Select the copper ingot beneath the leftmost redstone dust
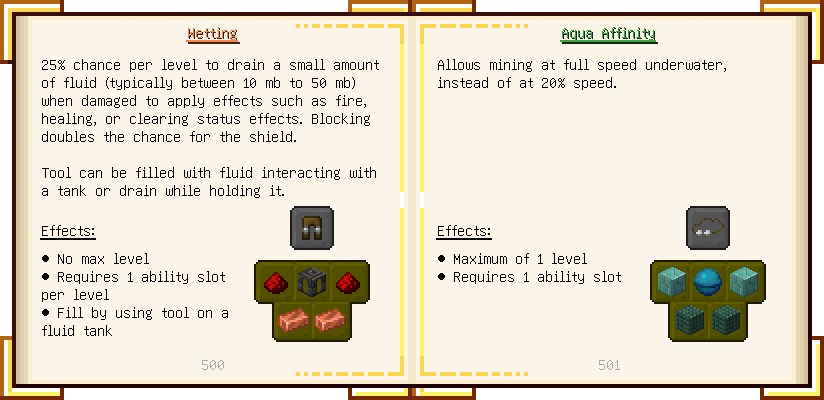Viewport: 824px width, 400px height. [293, 320]
